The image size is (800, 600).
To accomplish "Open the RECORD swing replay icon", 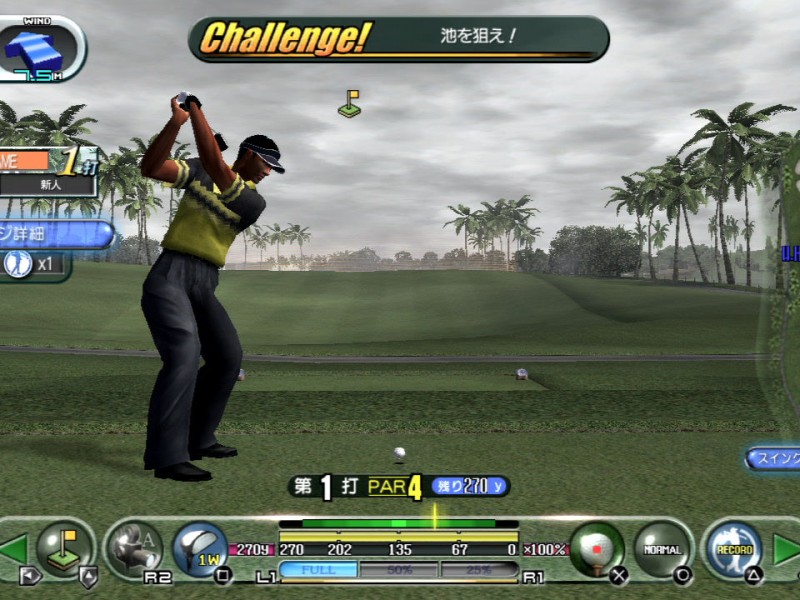I will coord(728,548).
